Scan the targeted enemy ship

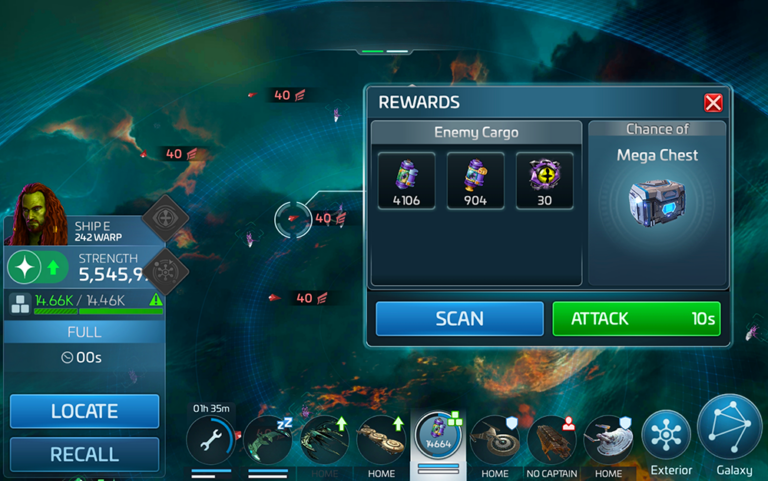coord(459,319)
